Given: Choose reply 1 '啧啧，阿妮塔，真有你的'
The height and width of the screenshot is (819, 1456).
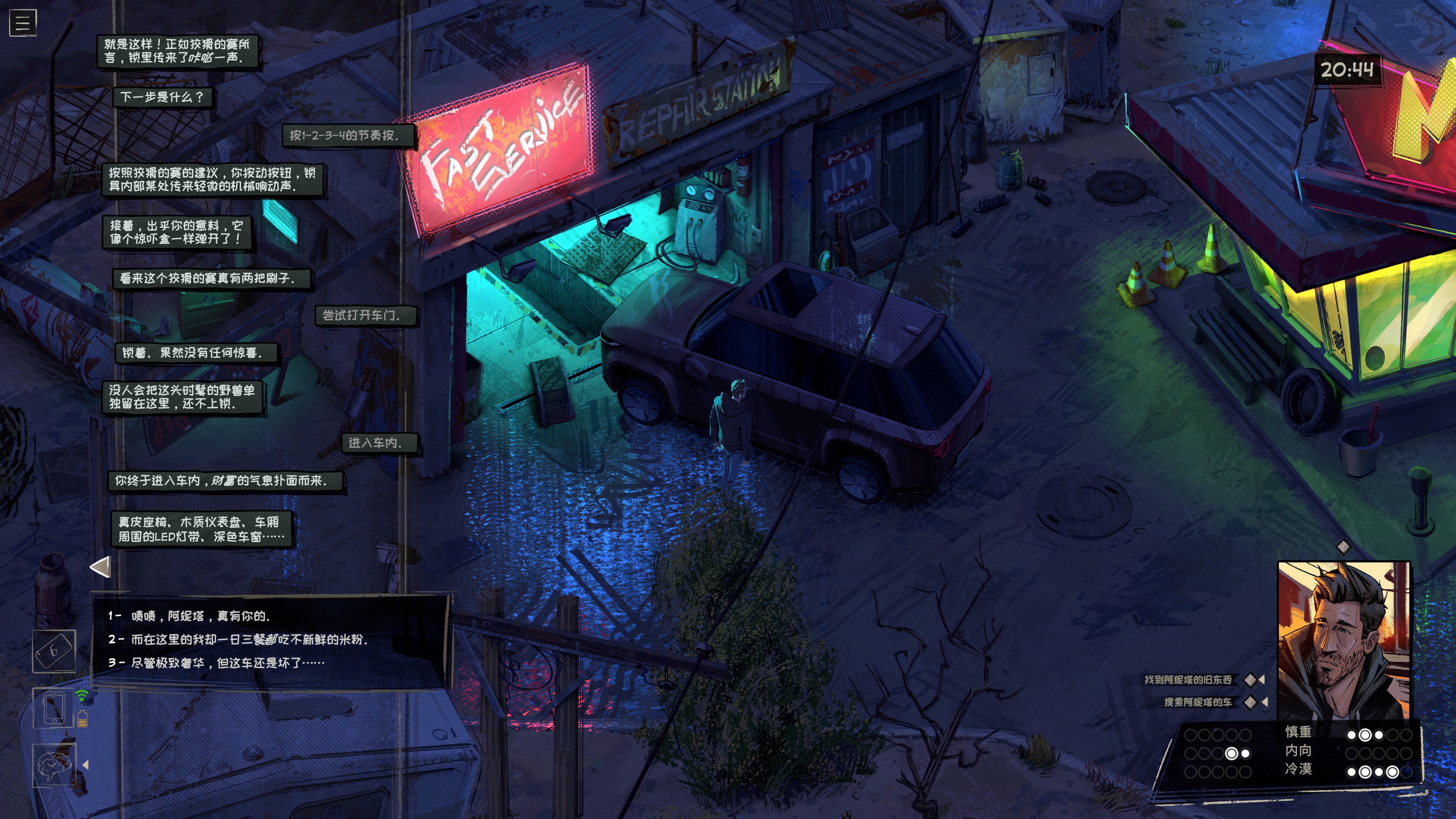Looking at the screenshot, I should point(200,616).
